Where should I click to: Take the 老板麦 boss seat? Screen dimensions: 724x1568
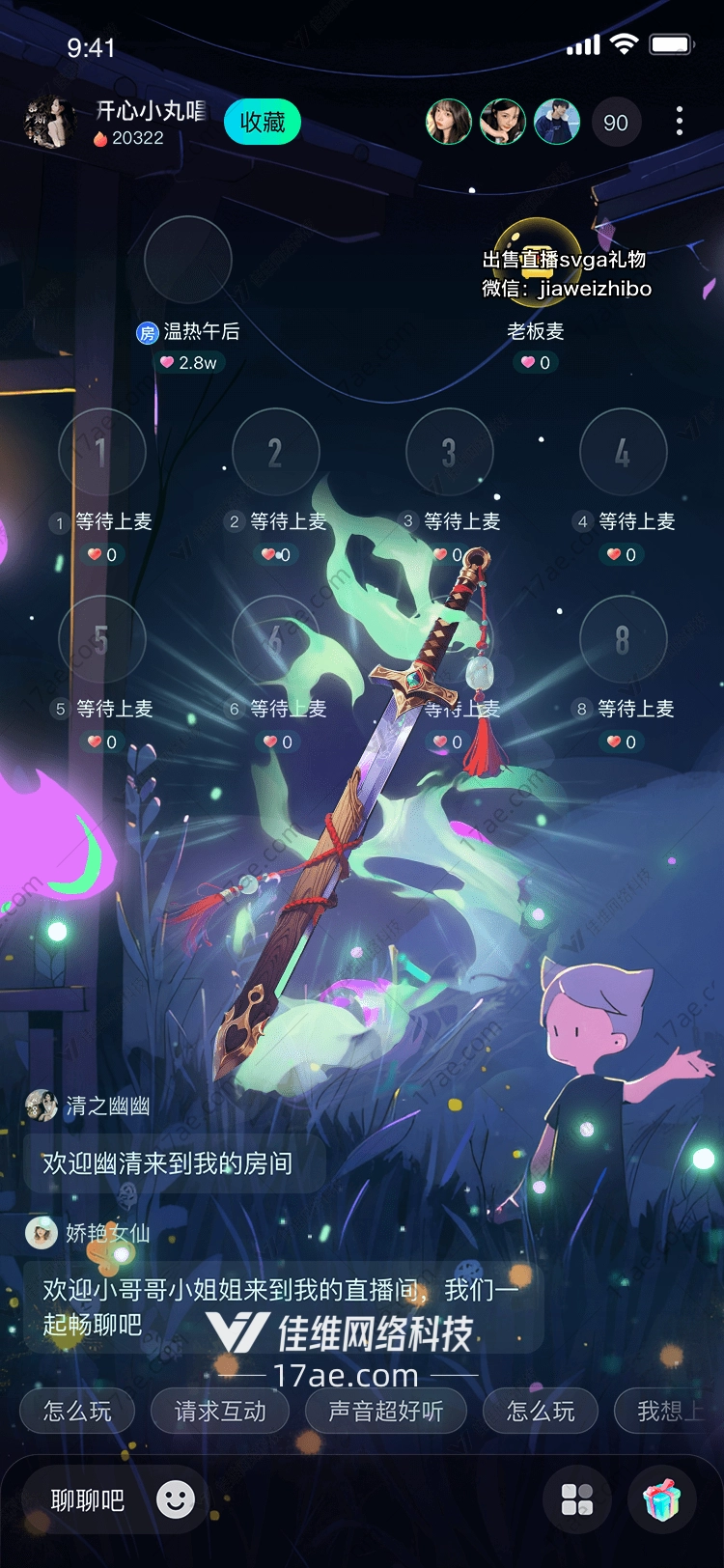(537, 261)
